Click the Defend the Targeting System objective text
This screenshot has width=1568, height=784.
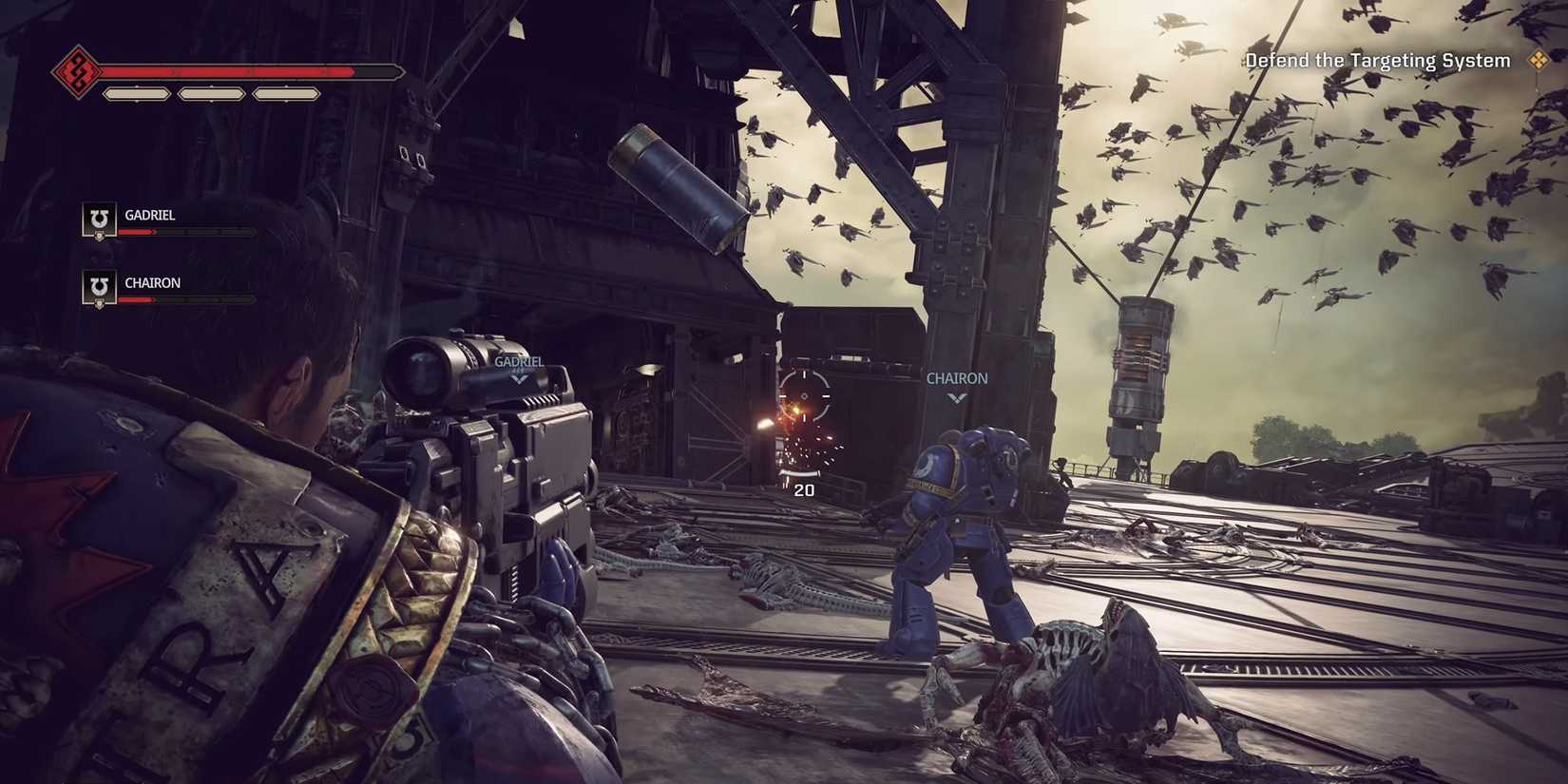[x=1376, y=60]
